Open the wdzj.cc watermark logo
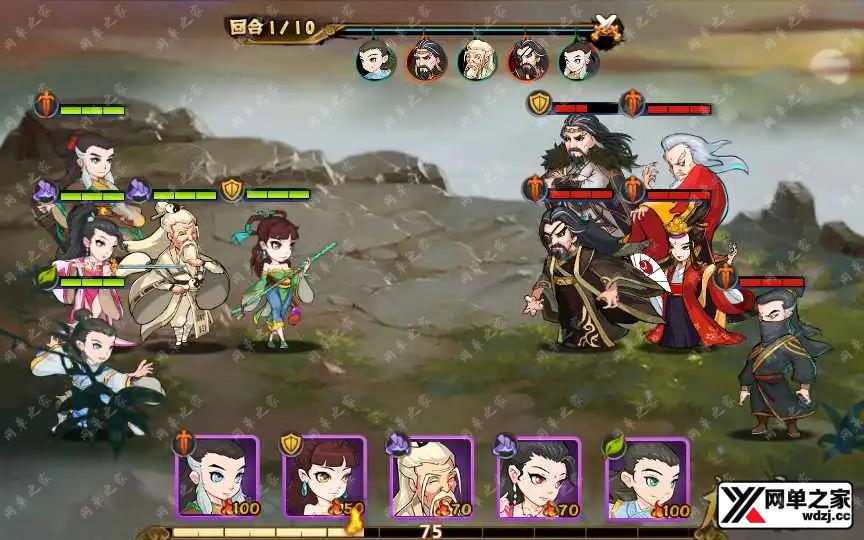 point(784,504)
